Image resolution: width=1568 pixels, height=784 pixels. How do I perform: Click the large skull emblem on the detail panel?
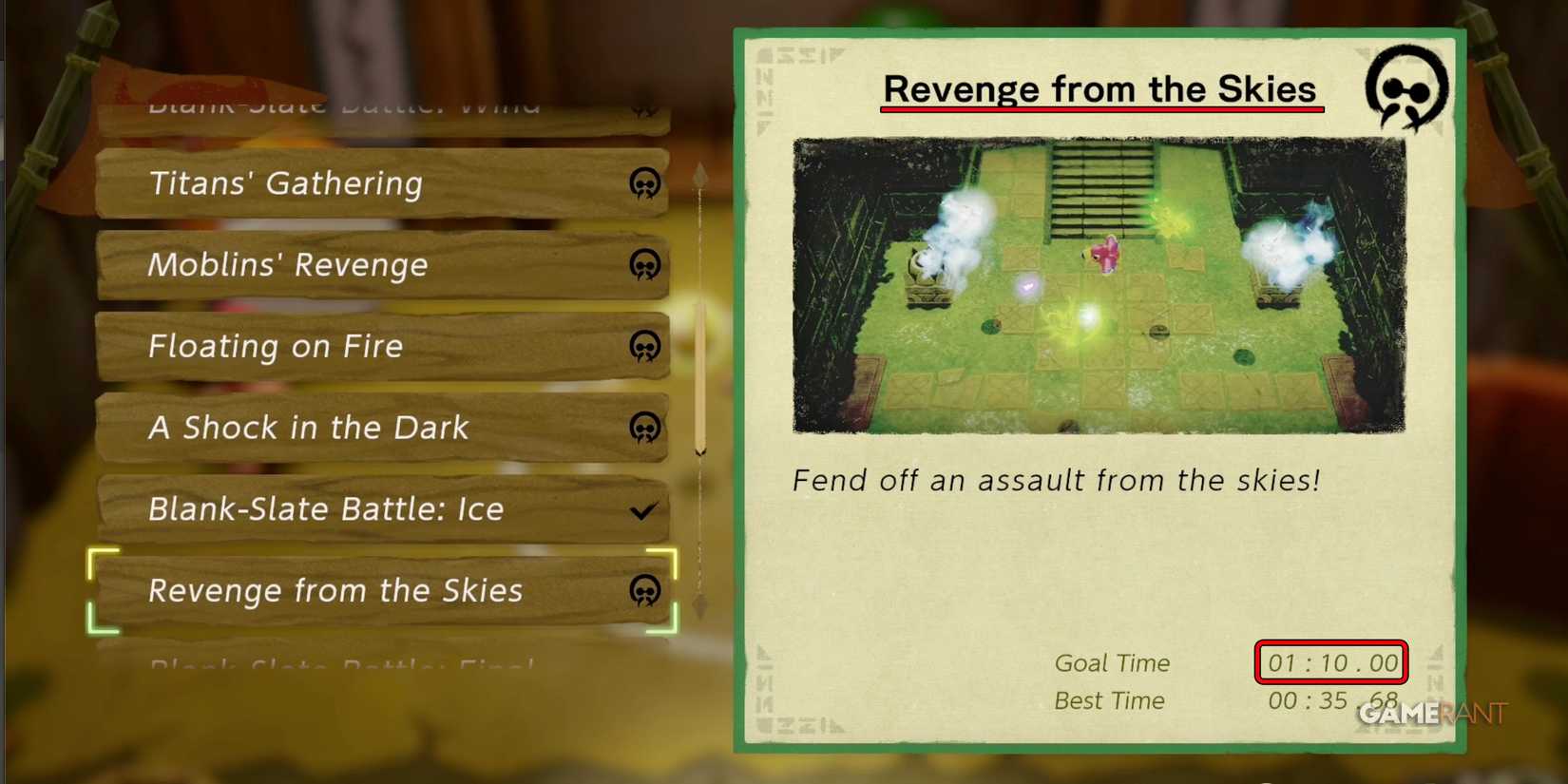(1405, 90)
